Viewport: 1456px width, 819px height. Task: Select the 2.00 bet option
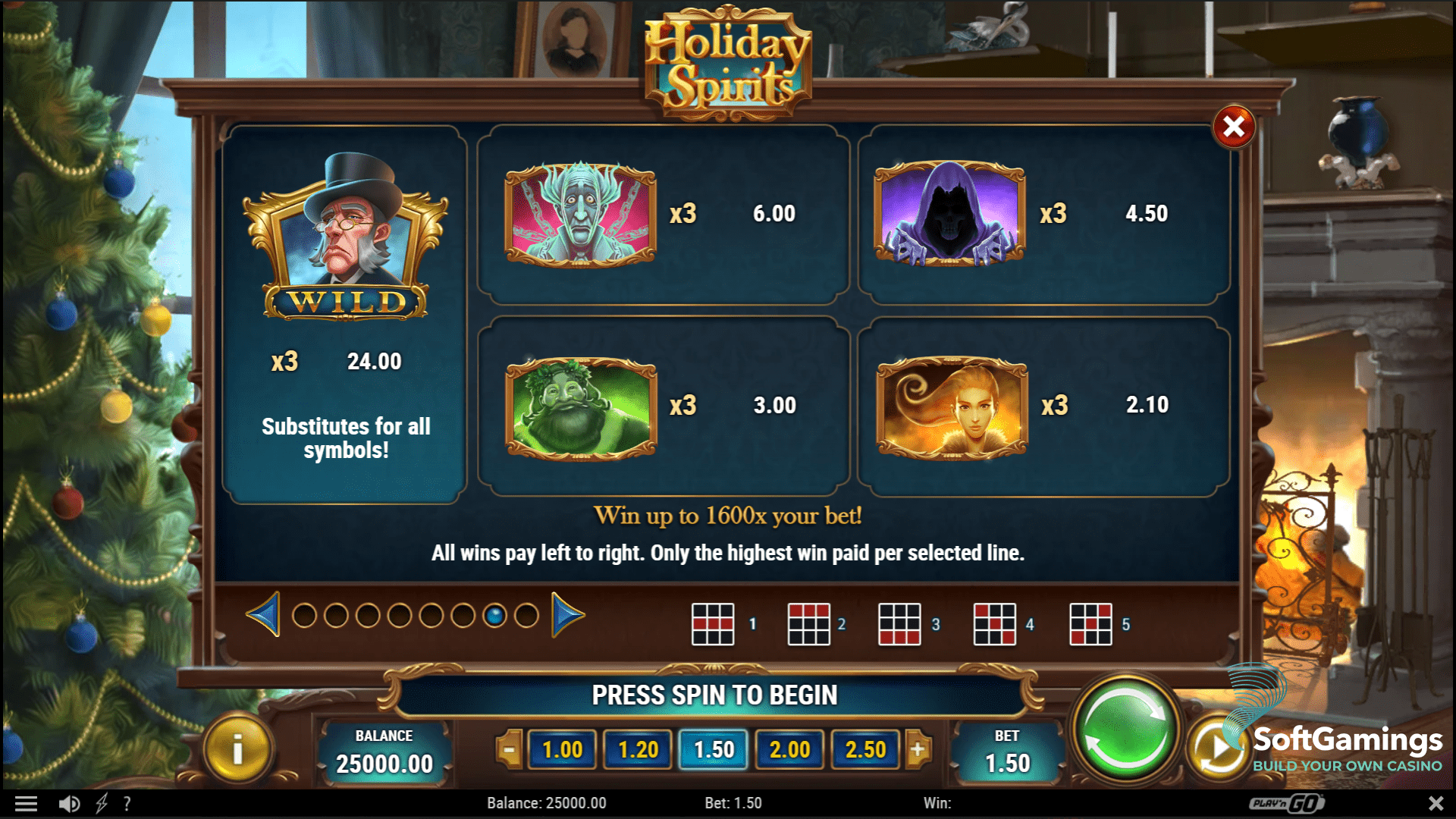click(x=789, y=750)
